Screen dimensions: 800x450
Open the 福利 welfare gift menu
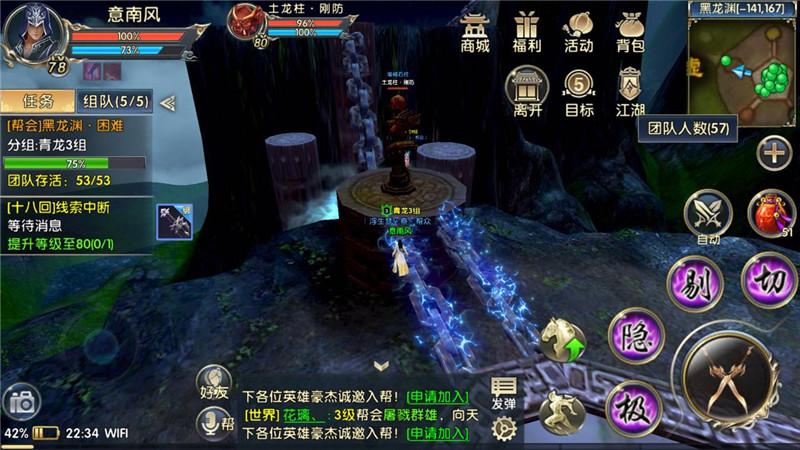pos(527,31)
